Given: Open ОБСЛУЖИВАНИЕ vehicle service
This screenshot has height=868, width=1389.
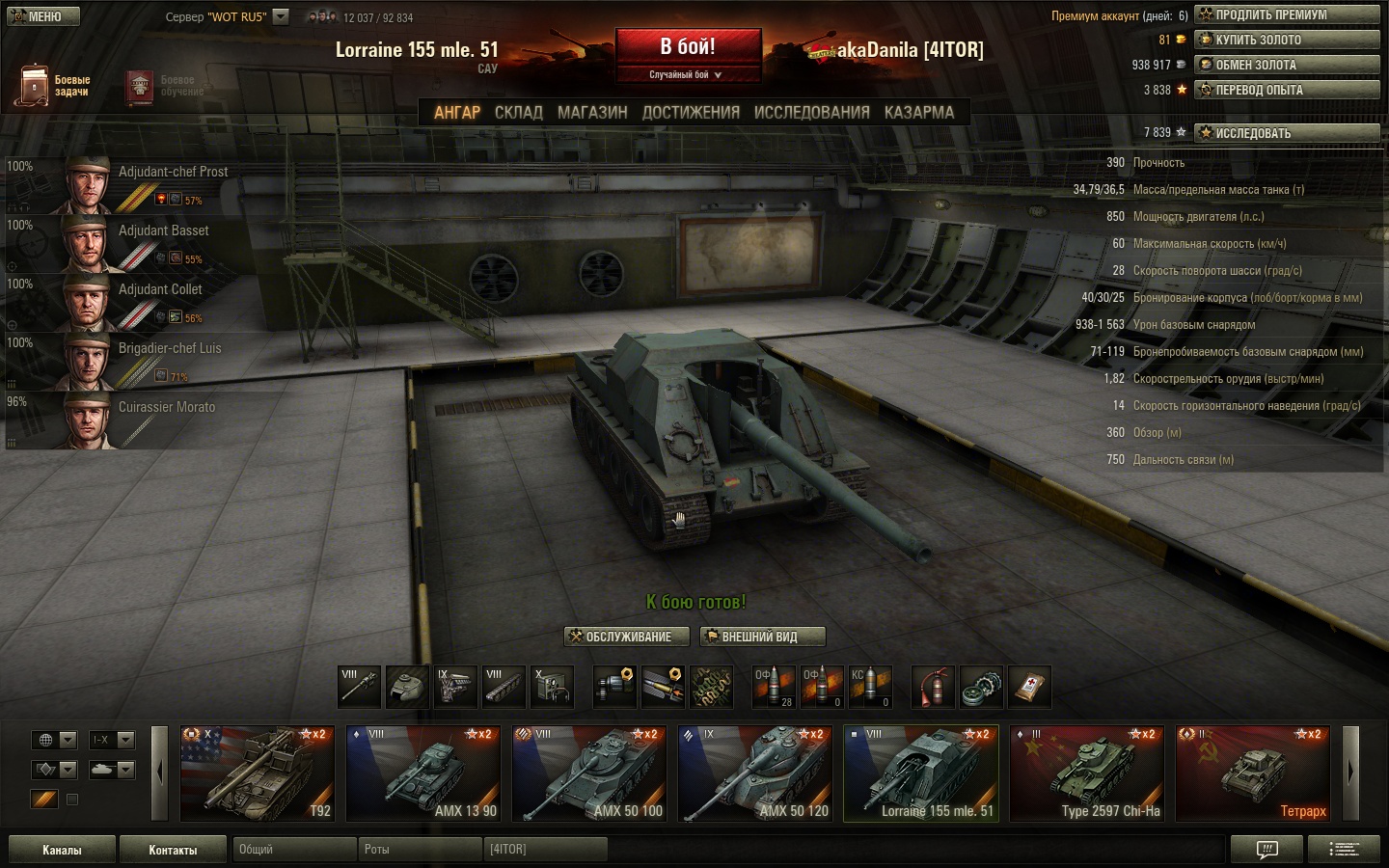Looking at the screenshot, I should pos(627,637).
